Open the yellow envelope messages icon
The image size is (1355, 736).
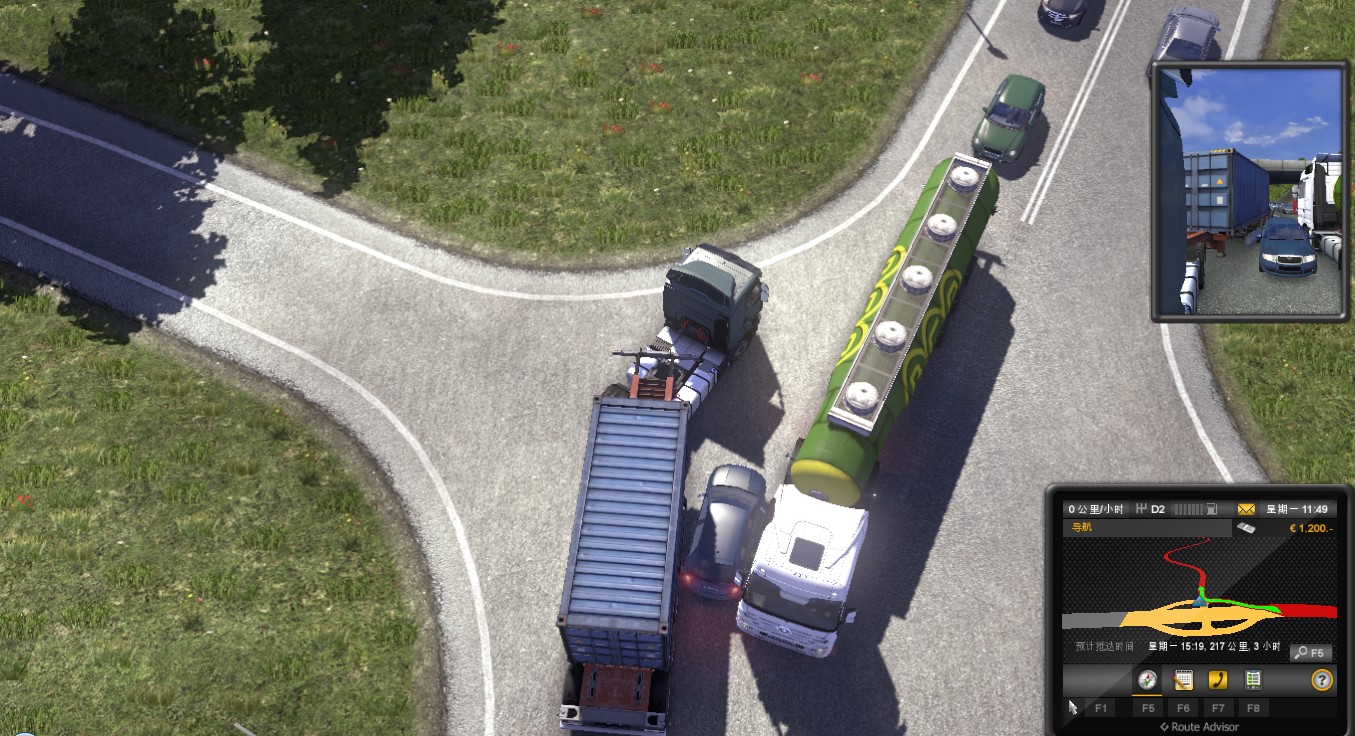click(x=1246, y=509)
